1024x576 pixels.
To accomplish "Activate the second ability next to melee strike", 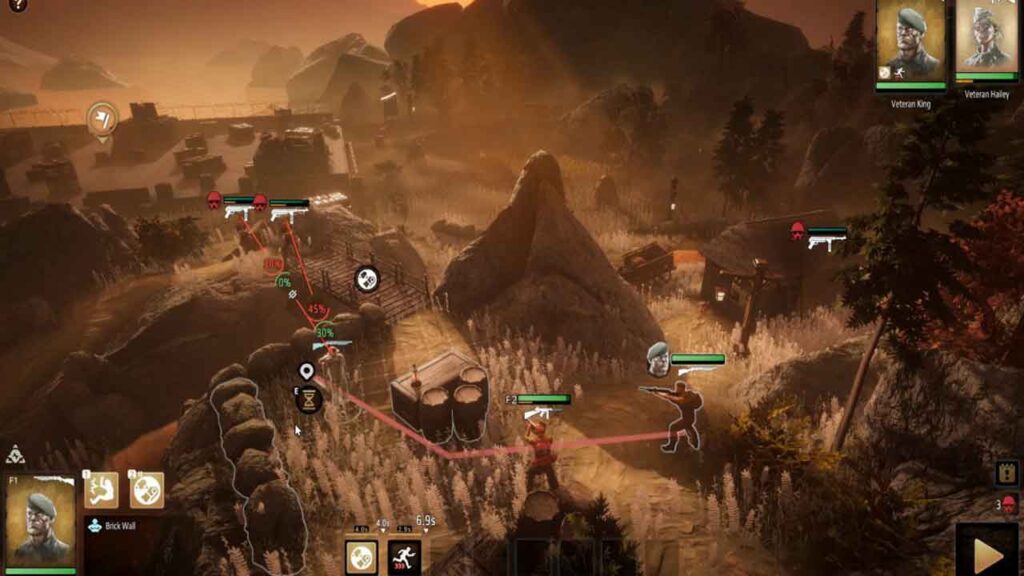I will [x=146, y=490].
